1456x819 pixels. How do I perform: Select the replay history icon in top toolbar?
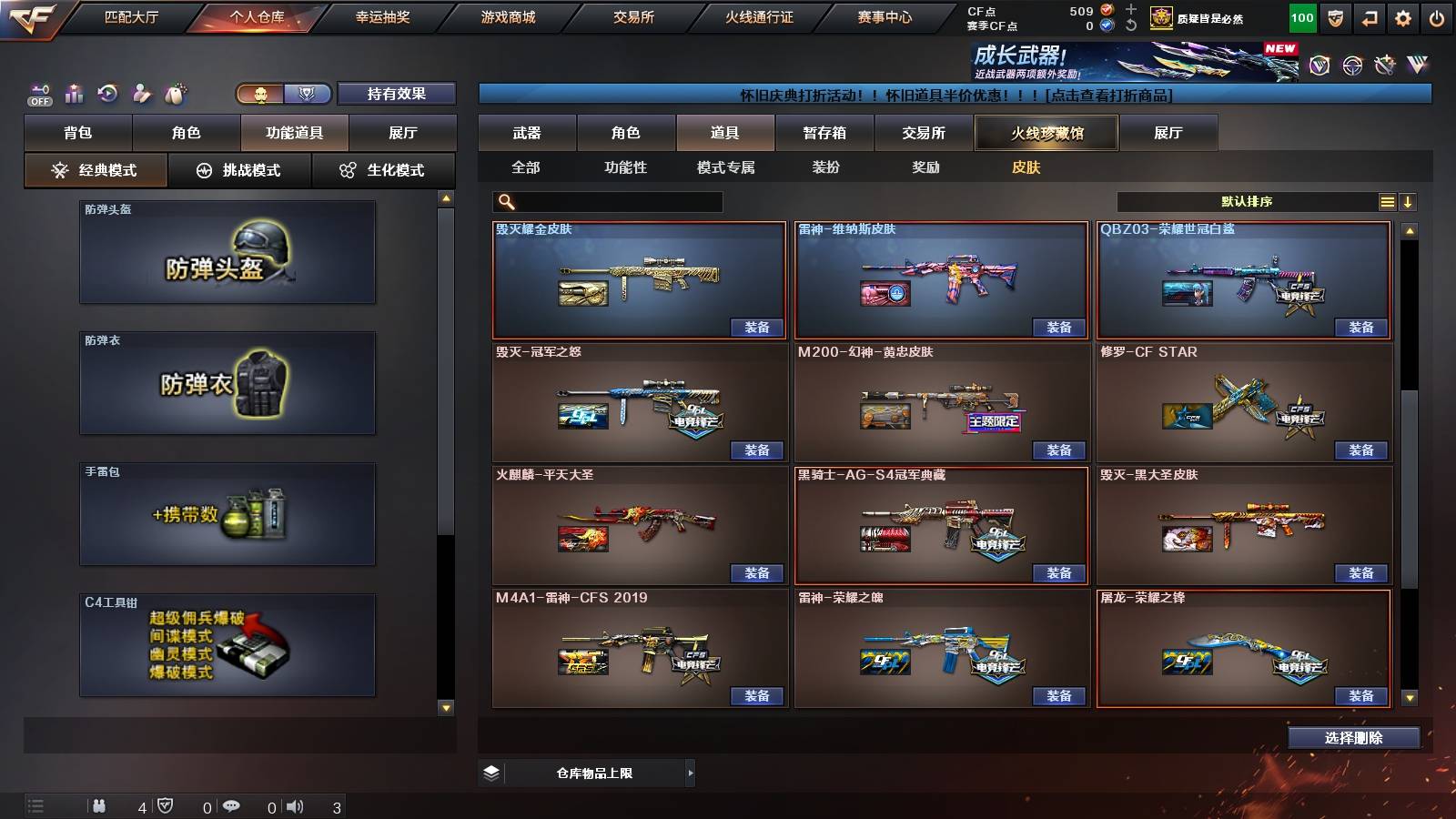point(106,94)
